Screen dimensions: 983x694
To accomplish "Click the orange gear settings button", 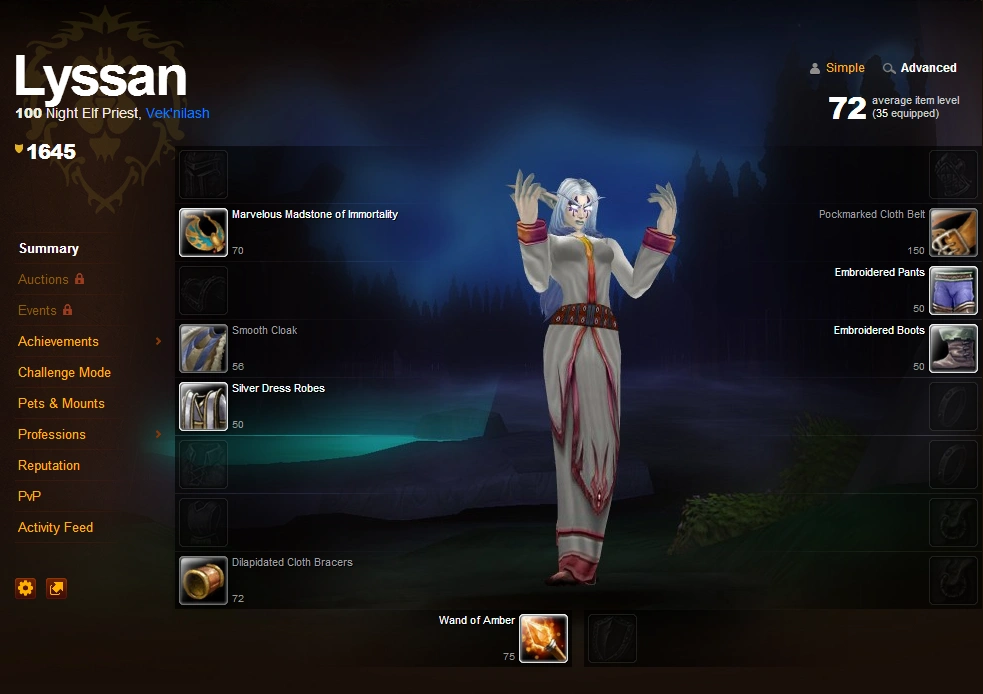I will coord(26,588).
